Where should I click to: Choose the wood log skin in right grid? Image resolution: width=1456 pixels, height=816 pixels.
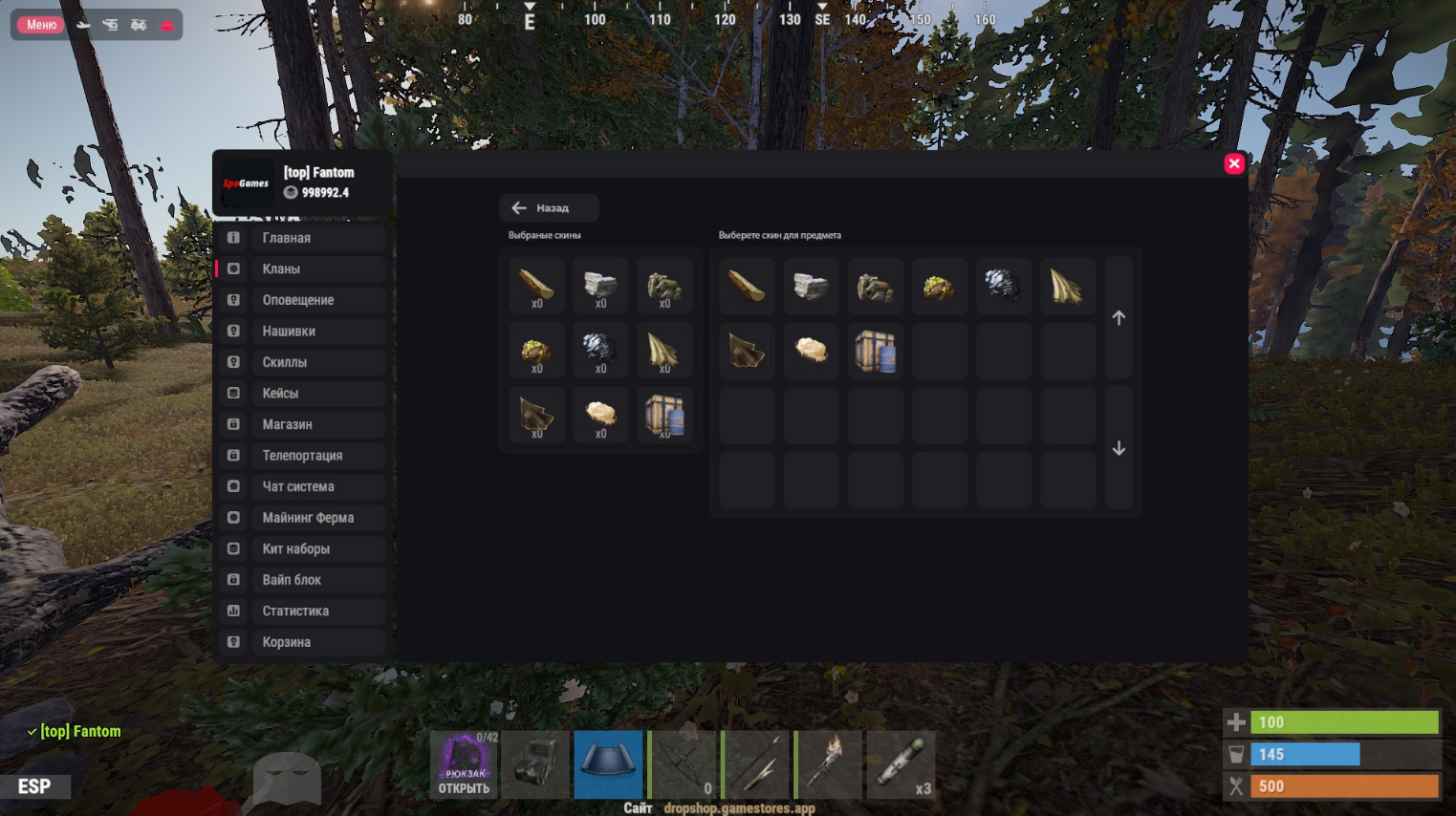tap(747, 286)
